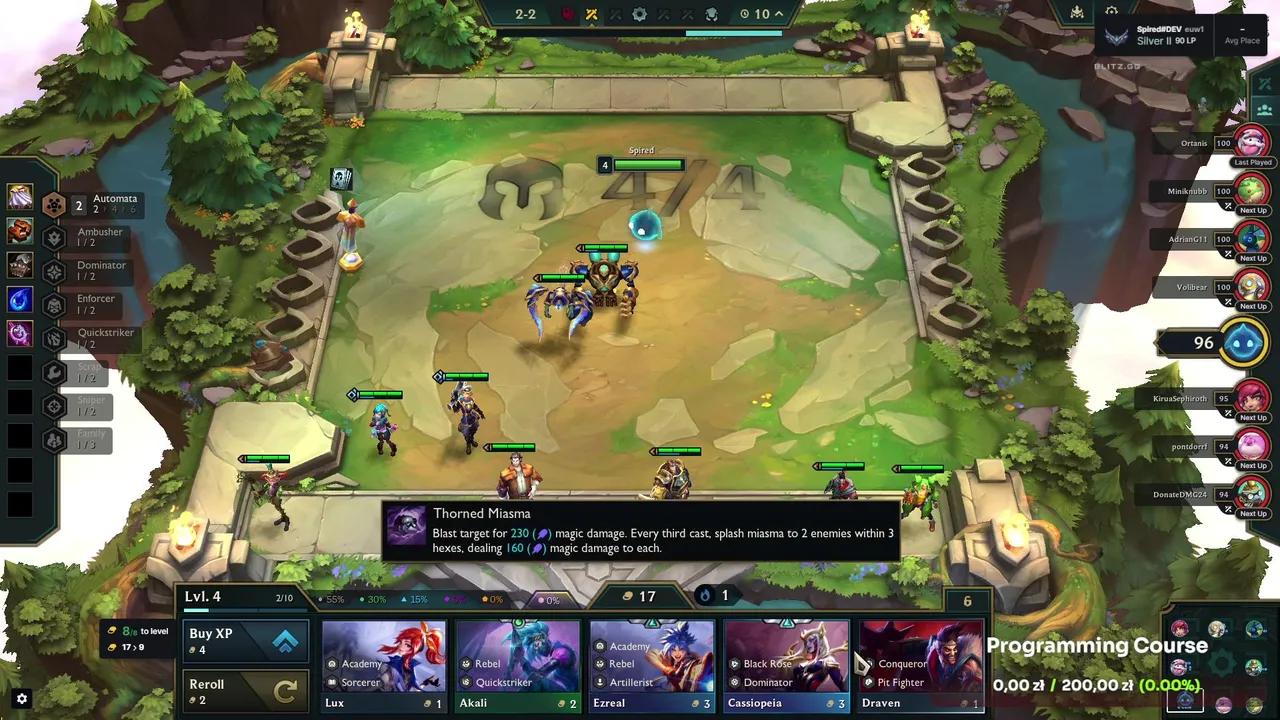Select the gear-shaped icon in the top bar
This screenshot has height=720, width=1280.
click(x=641, y=14)
